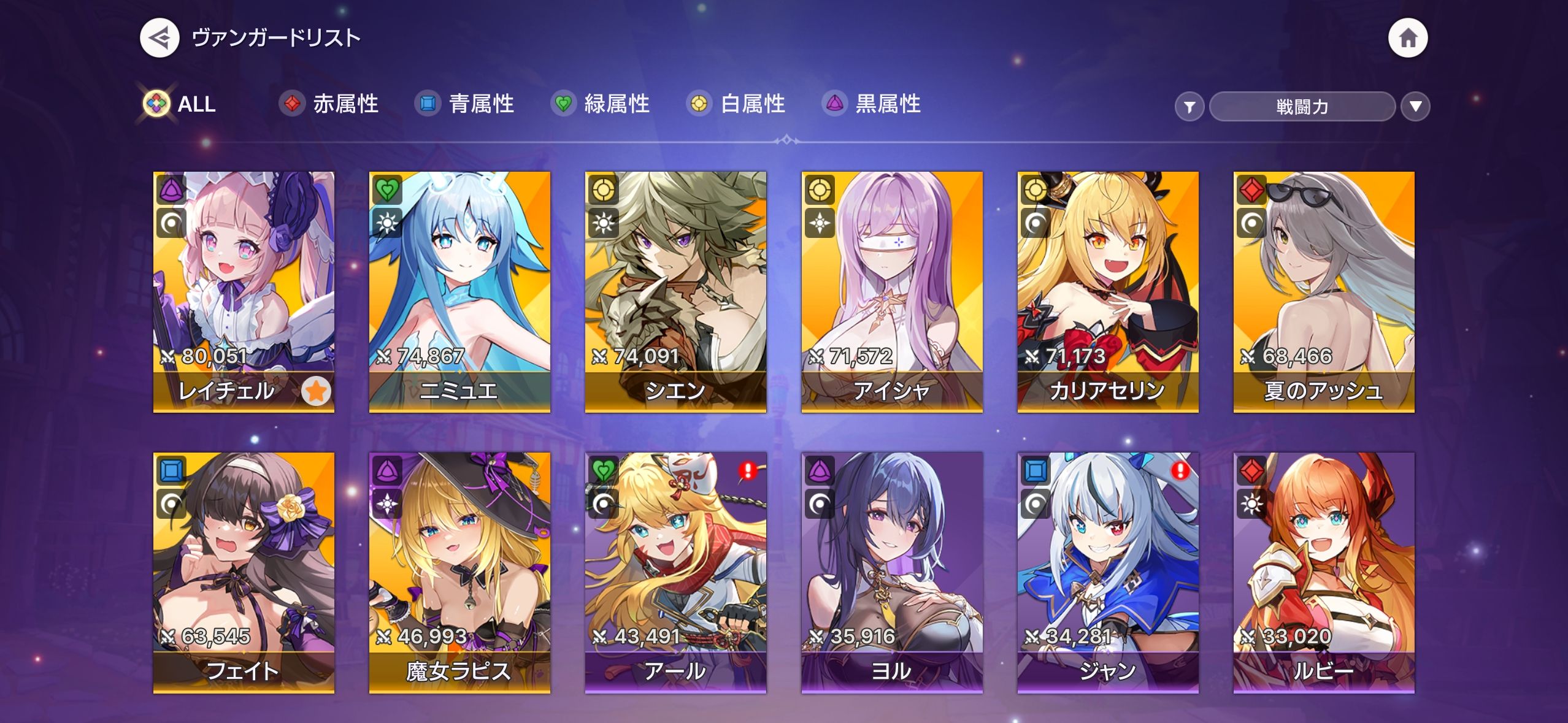Go back from the Vanguard list

click(159, 38)
